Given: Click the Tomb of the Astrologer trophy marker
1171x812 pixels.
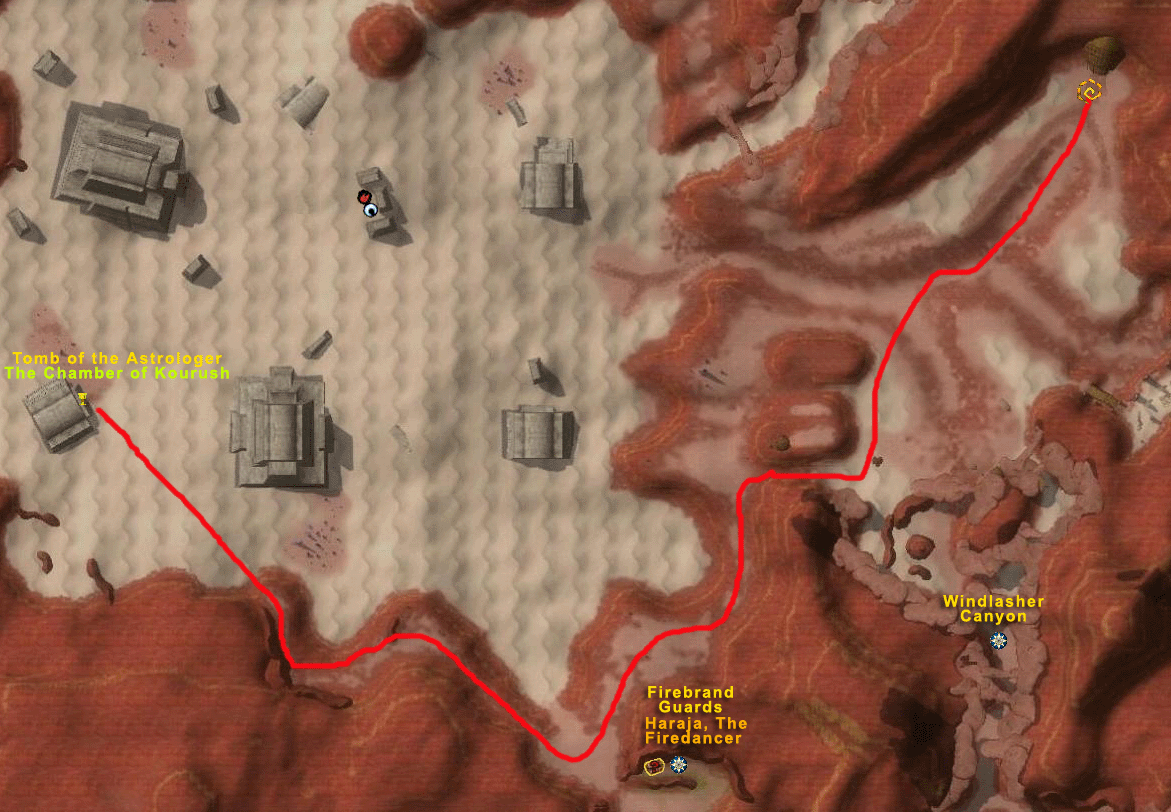Looking at the screenshot, I should click(84, 399).
